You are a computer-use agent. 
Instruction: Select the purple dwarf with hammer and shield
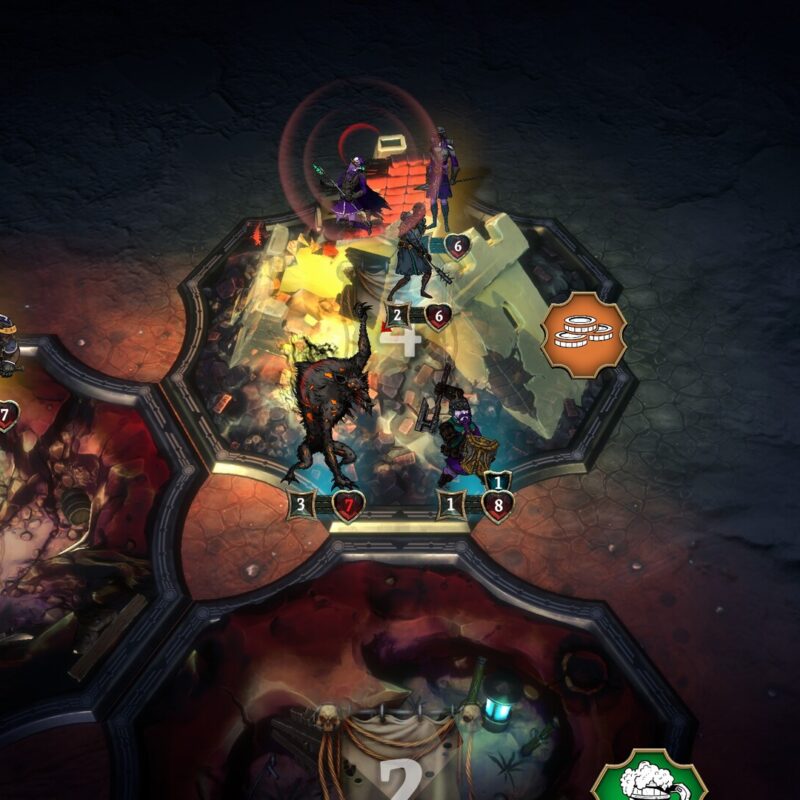(x=462, y=437)
